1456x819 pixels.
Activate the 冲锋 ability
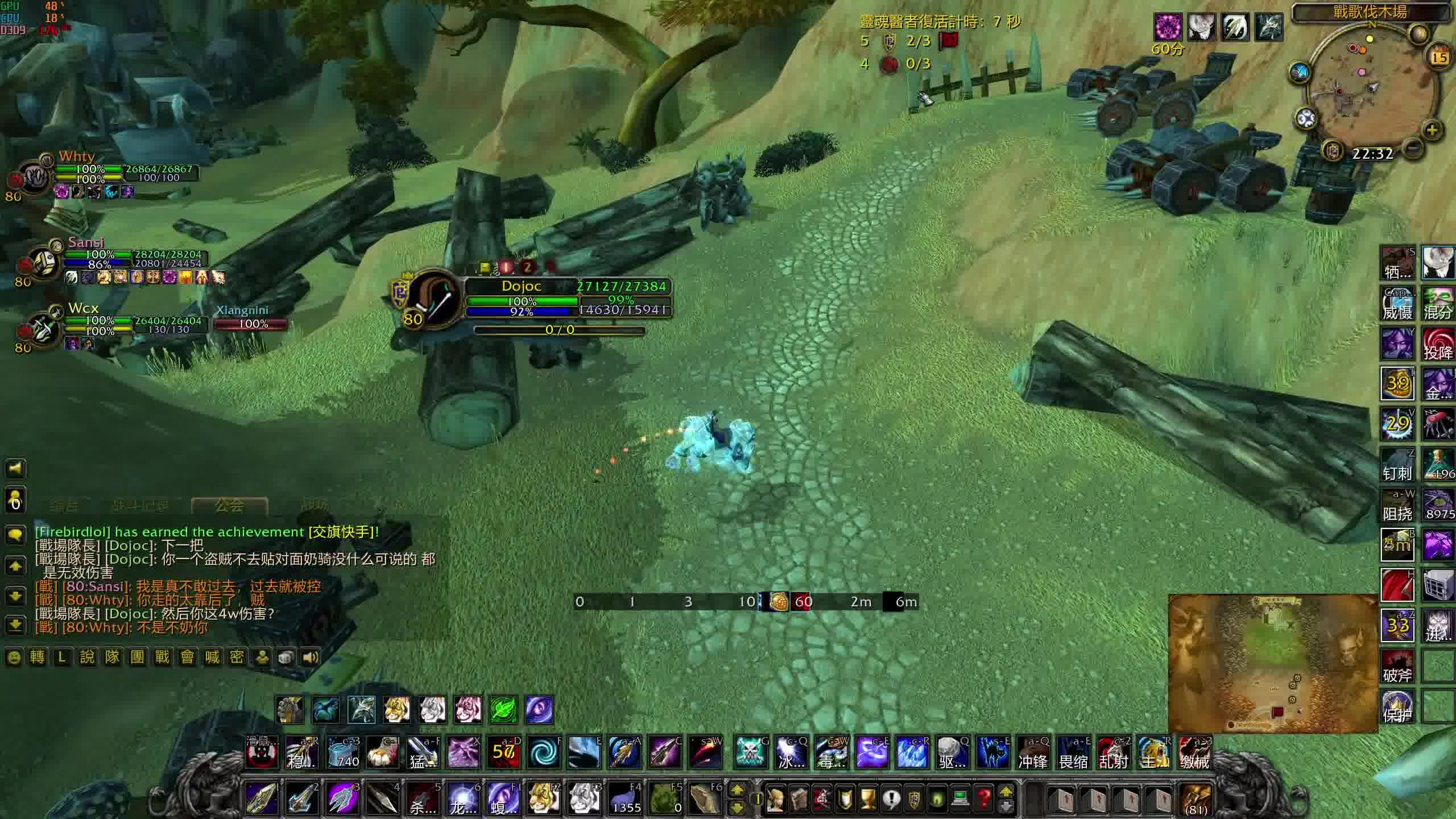pos(1033,753)
